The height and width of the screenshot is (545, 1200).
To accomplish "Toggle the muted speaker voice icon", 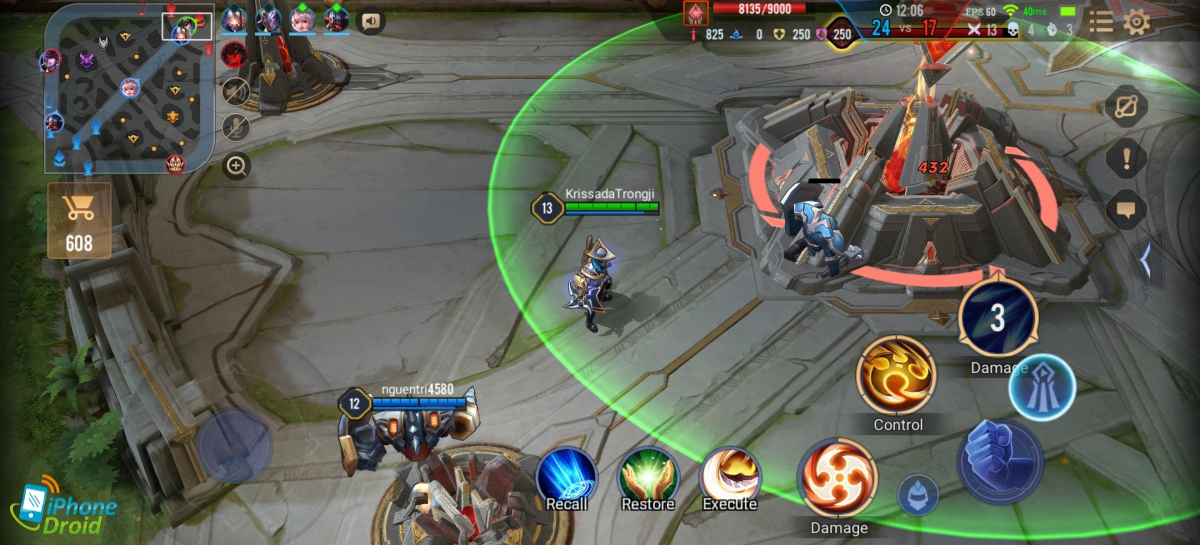I will pyautogui.click(x=236, y=92).
